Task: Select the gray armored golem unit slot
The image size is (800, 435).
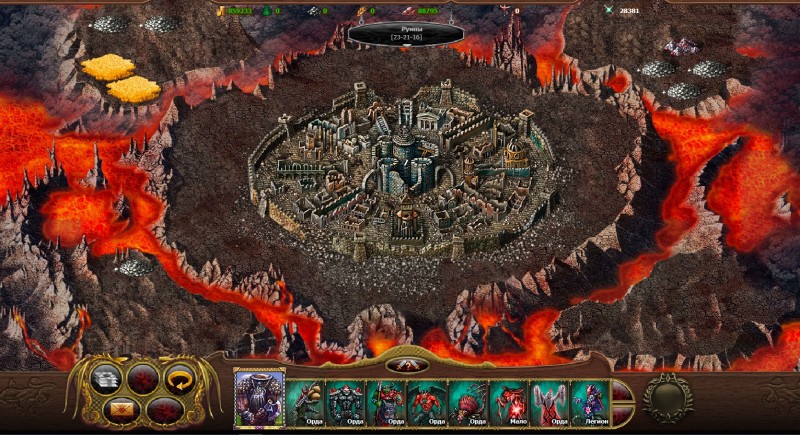Action: coord(346,402)
